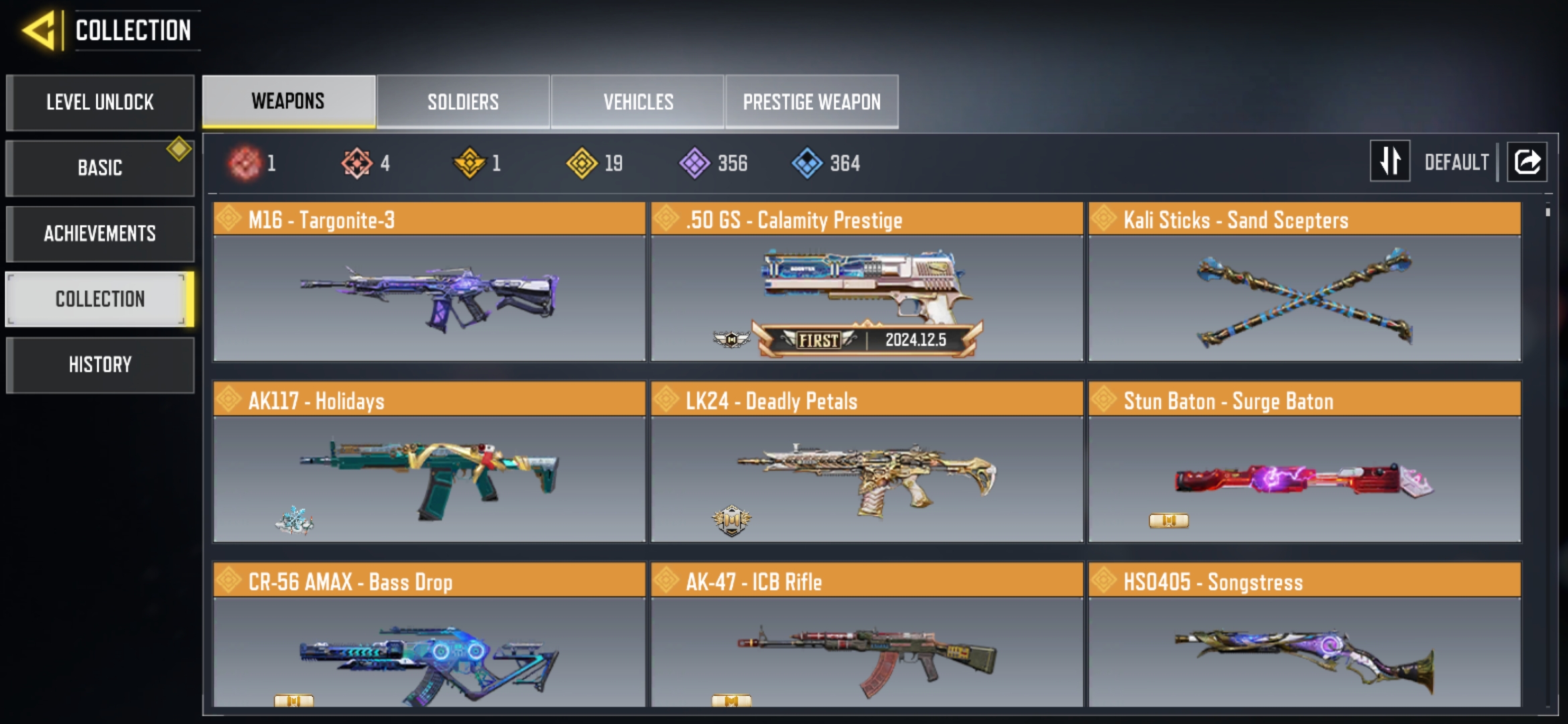This screenshot has height=724, width=1568.
Task: Share the collection with the share icon
Action: click(1527, 162)
